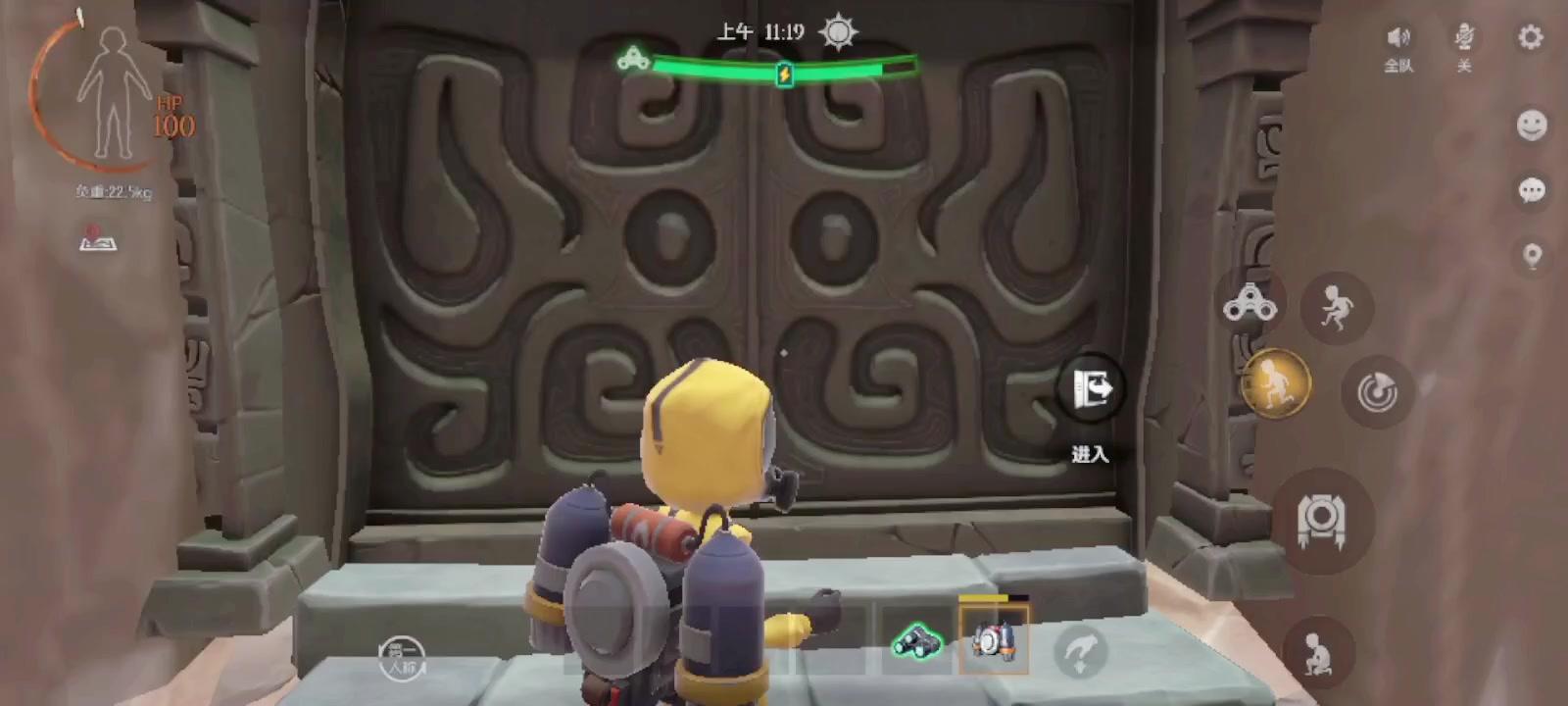Tap the jump action button
Image resolution: width=1568 pixels, height=706 pixels.
point(1336,308)
